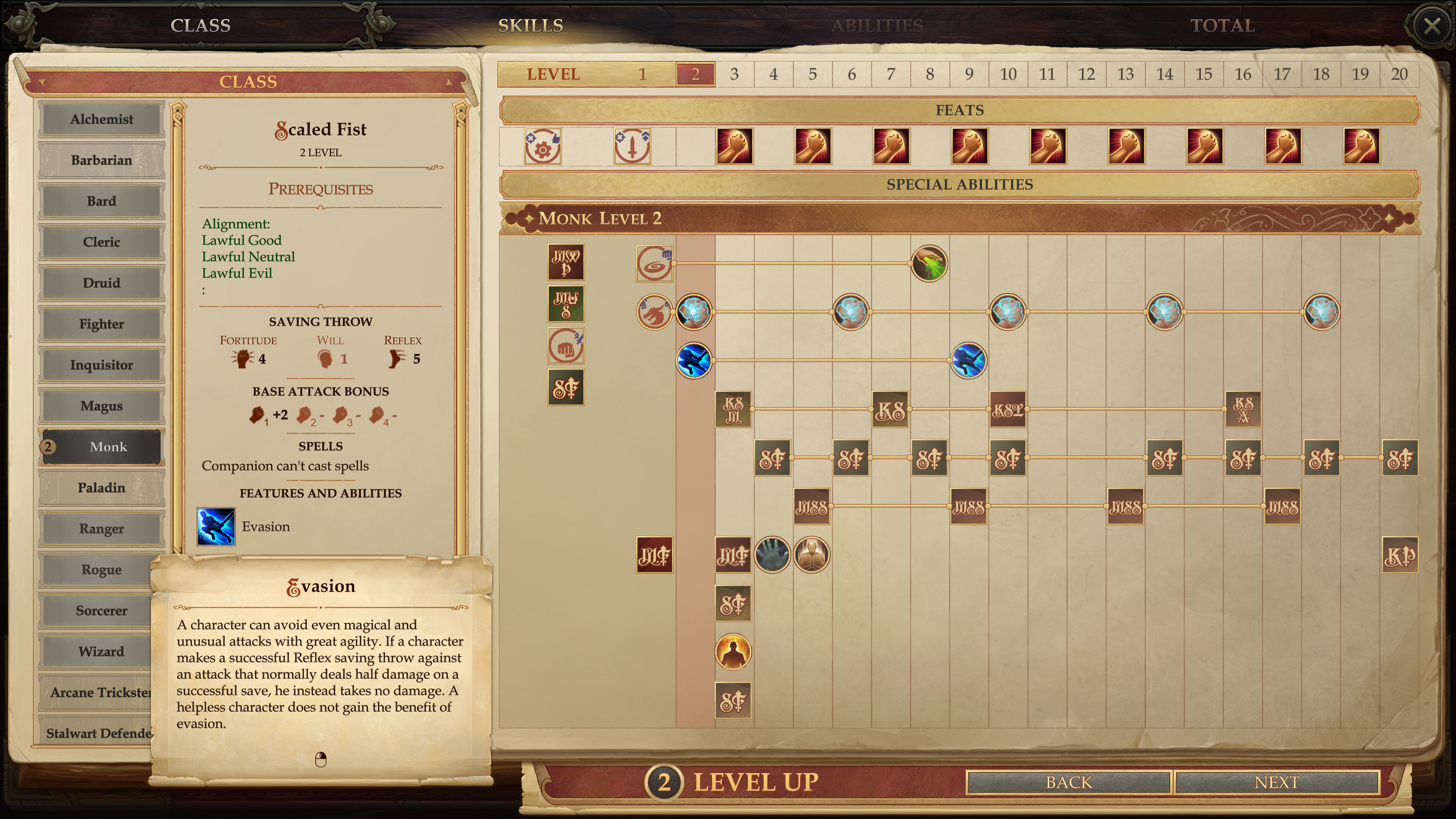Click the NEXT button
The image size is (1456, 819).
pos(1276,782)
